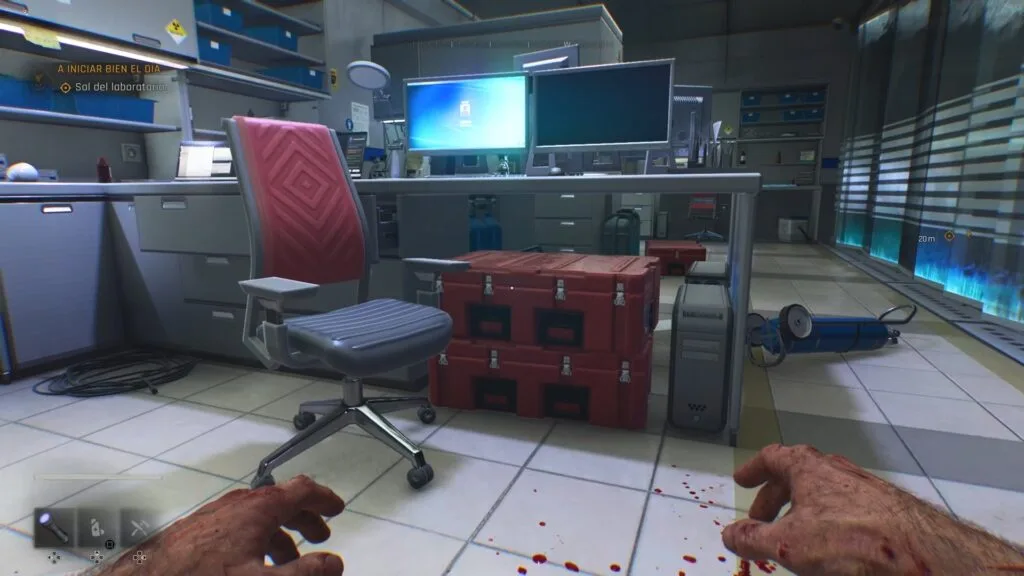Select the medkit item slot
Screen dimensions: 1024x576
[x=97, y=526]
